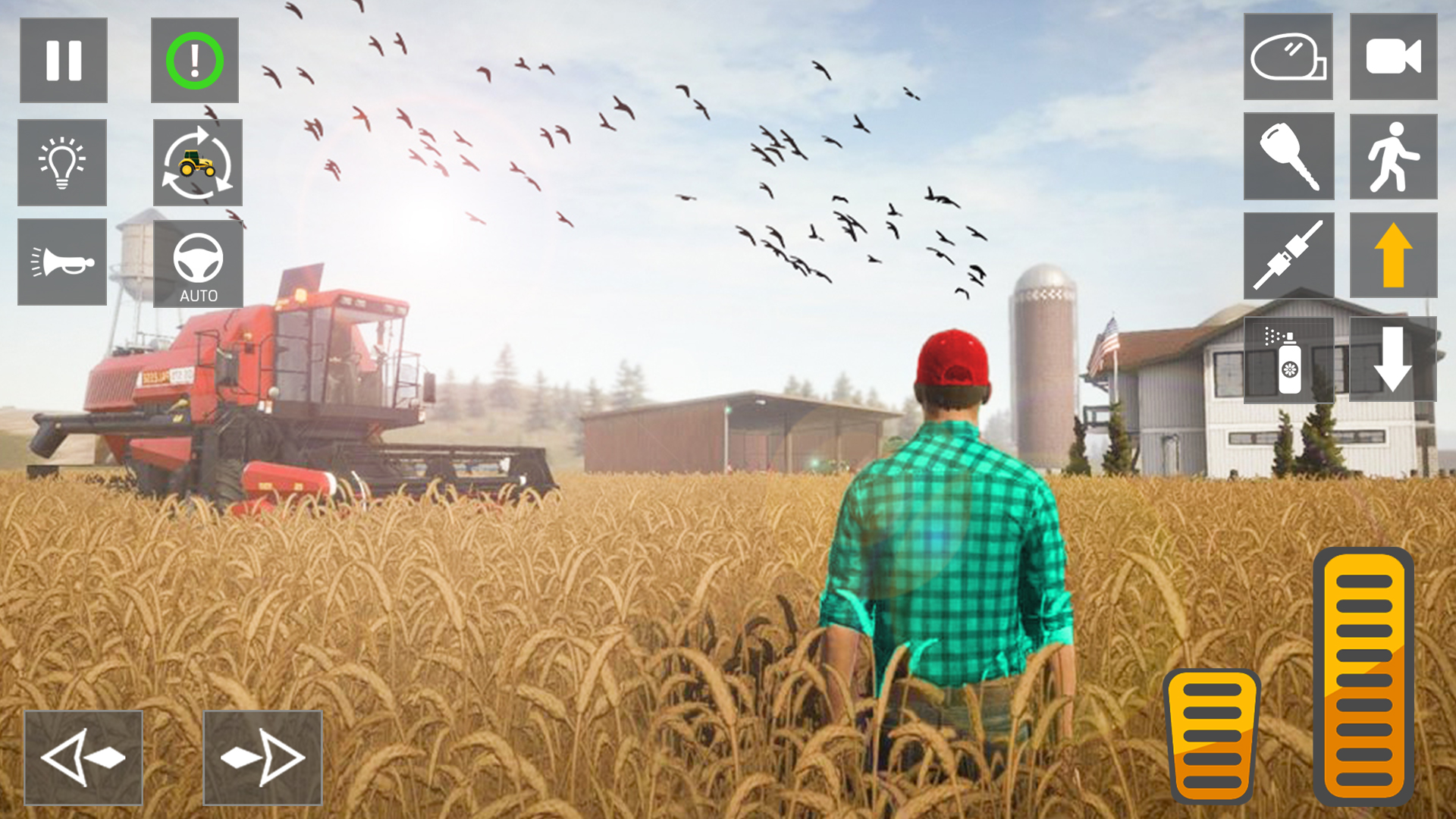Switch the camera view
Image resolution: width=1456 pixels, height=819 pixels.
pos(1393,57)
